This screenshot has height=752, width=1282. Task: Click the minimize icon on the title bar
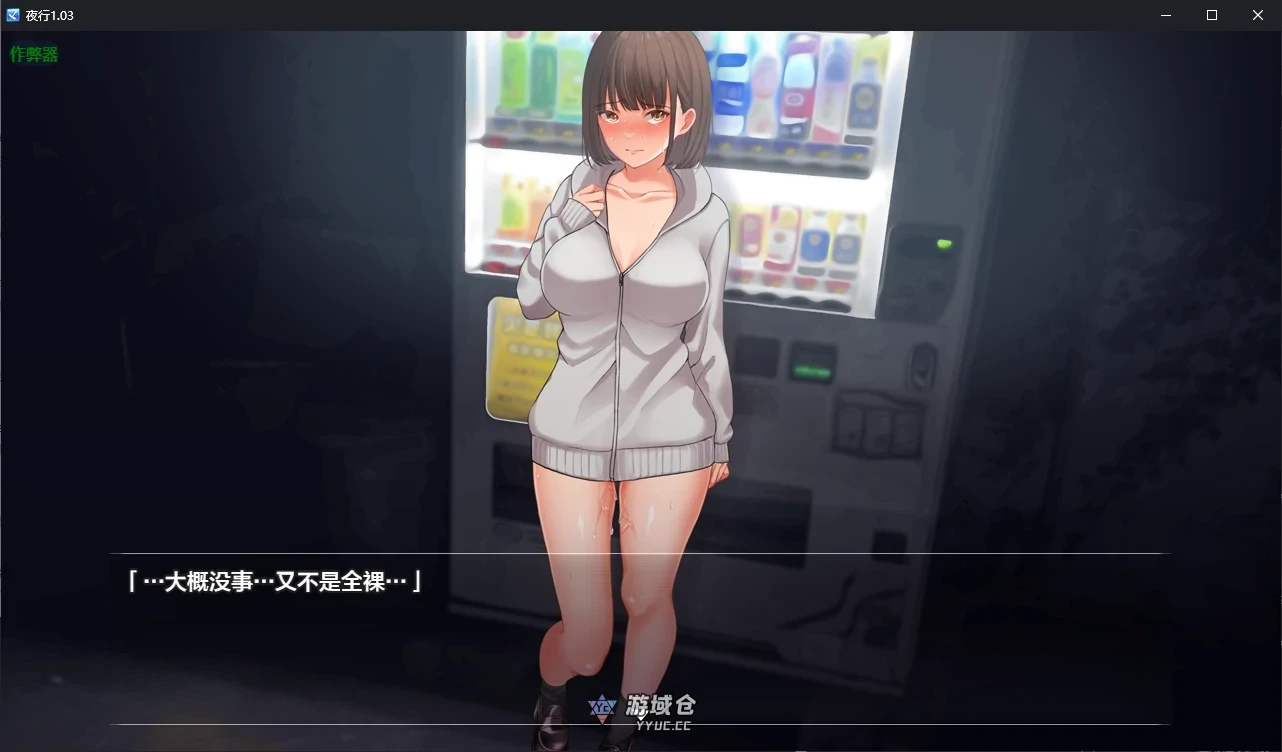click(1165, 15)
